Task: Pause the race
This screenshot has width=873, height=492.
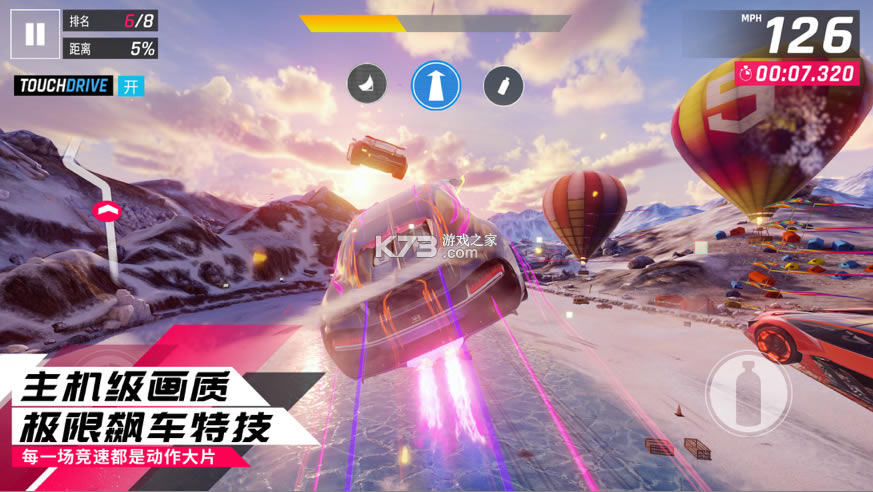Action: click(35, 35)
